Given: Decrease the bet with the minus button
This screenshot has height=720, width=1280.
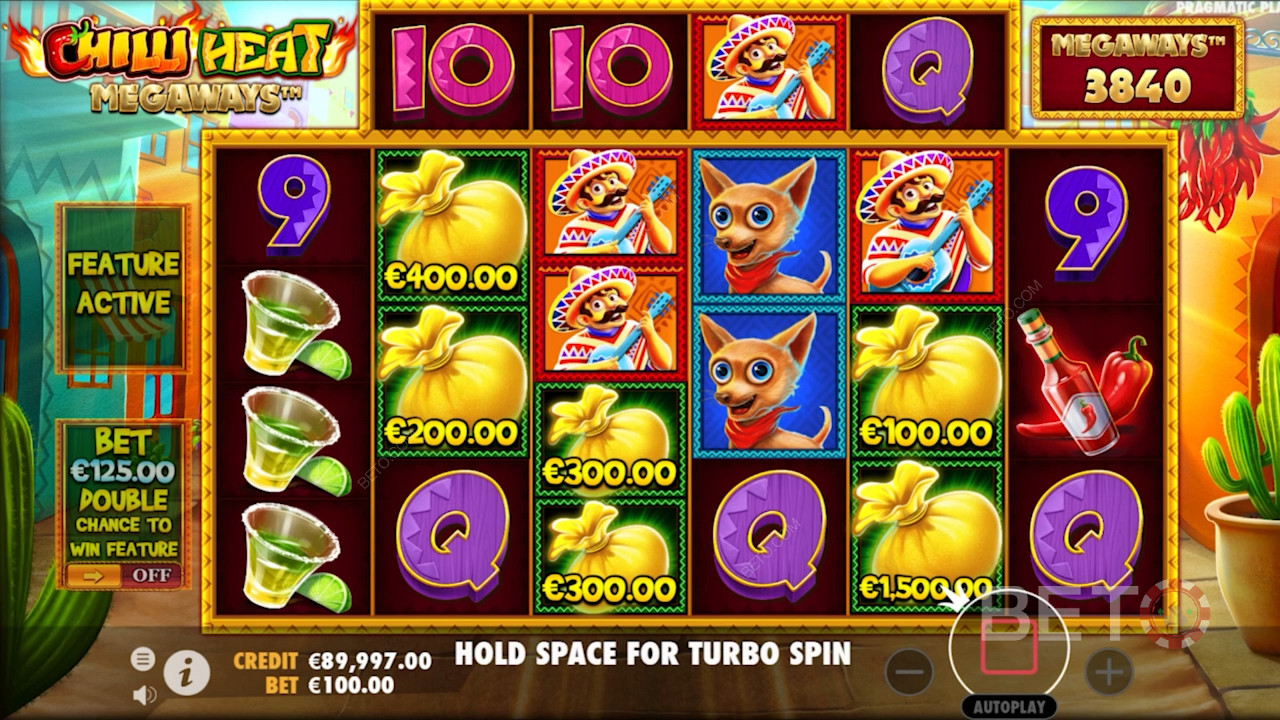Looking at the screenshot, I should coord(909,672).
